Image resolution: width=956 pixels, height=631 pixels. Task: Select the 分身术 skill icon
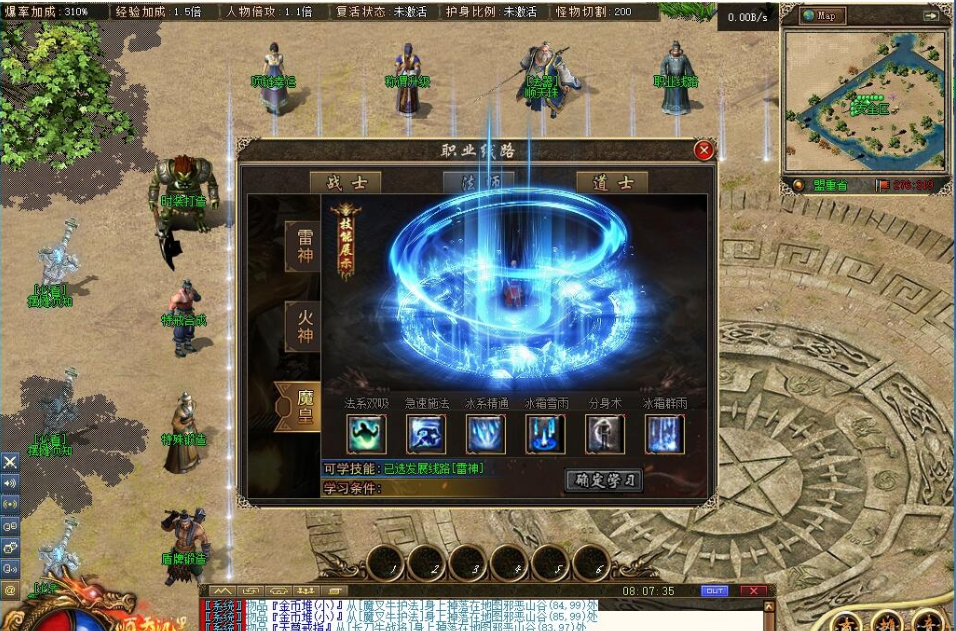pos(605,434)
